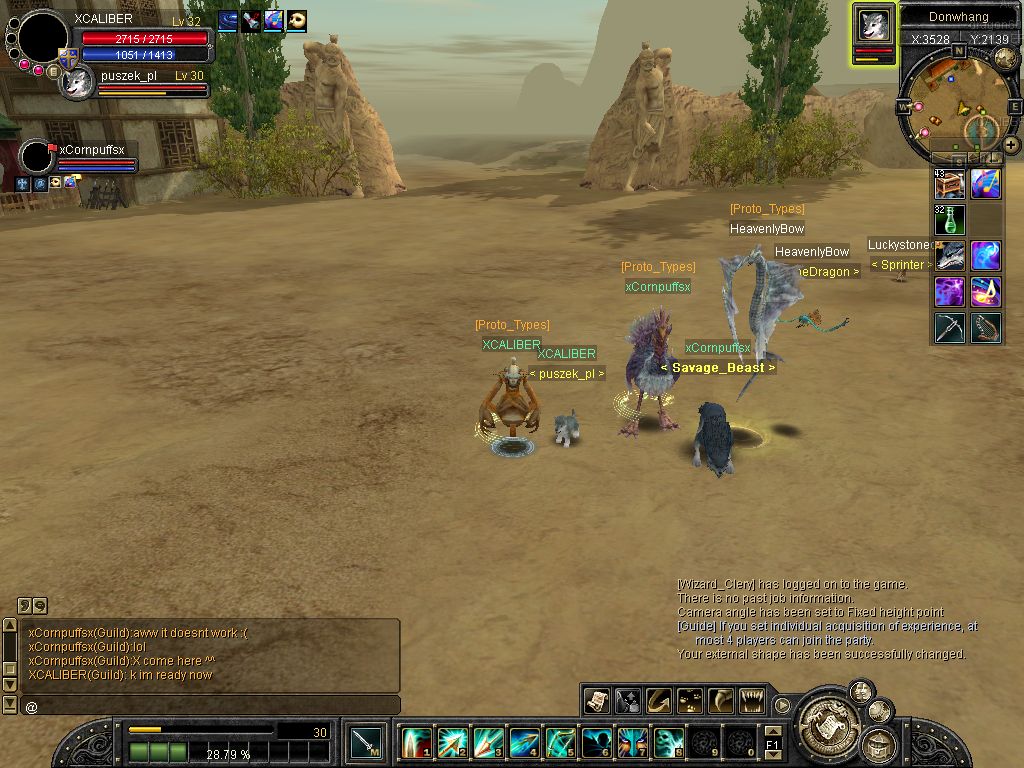
Task: Use the green potion with count 32
Action: (x=950, y=219)
